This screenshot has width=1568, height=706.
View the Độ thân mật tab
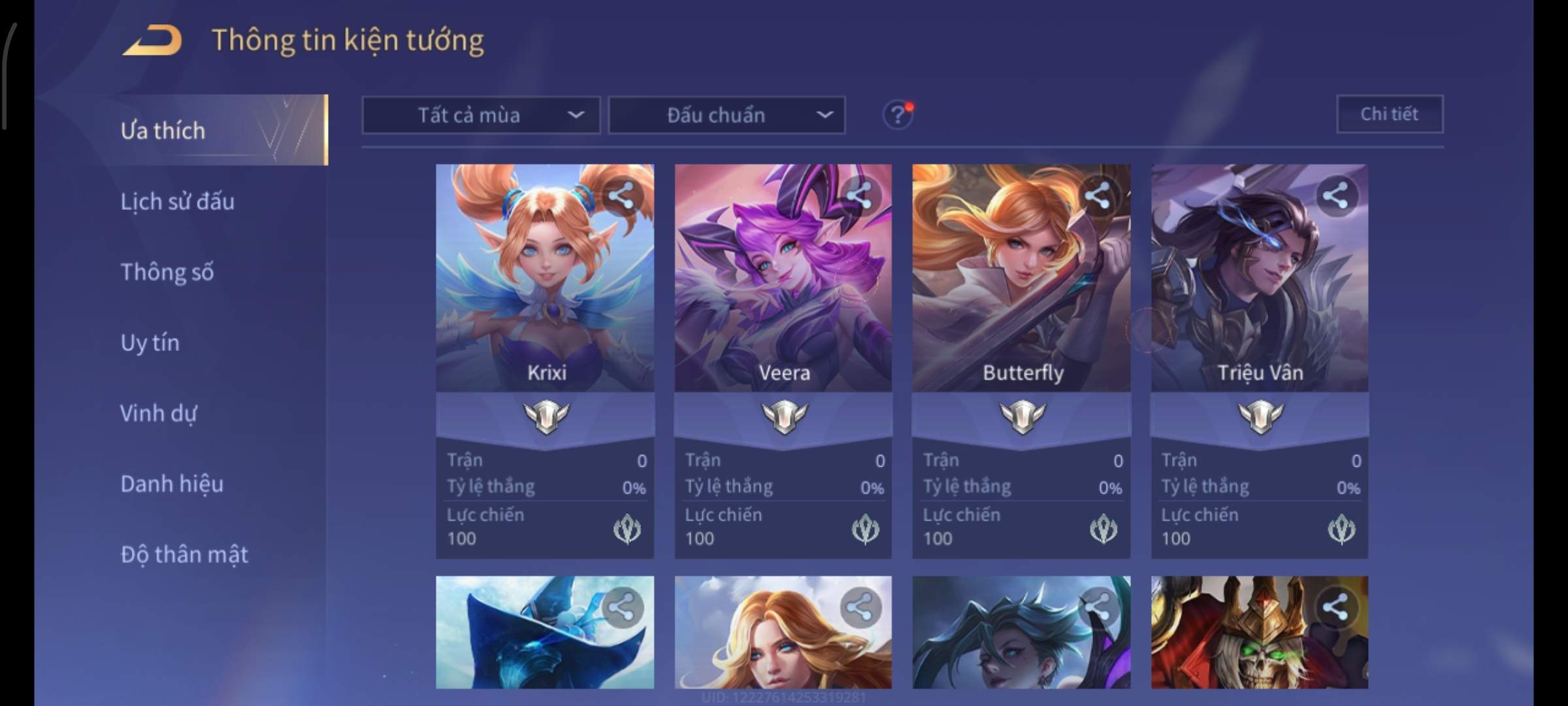[184, 554]
